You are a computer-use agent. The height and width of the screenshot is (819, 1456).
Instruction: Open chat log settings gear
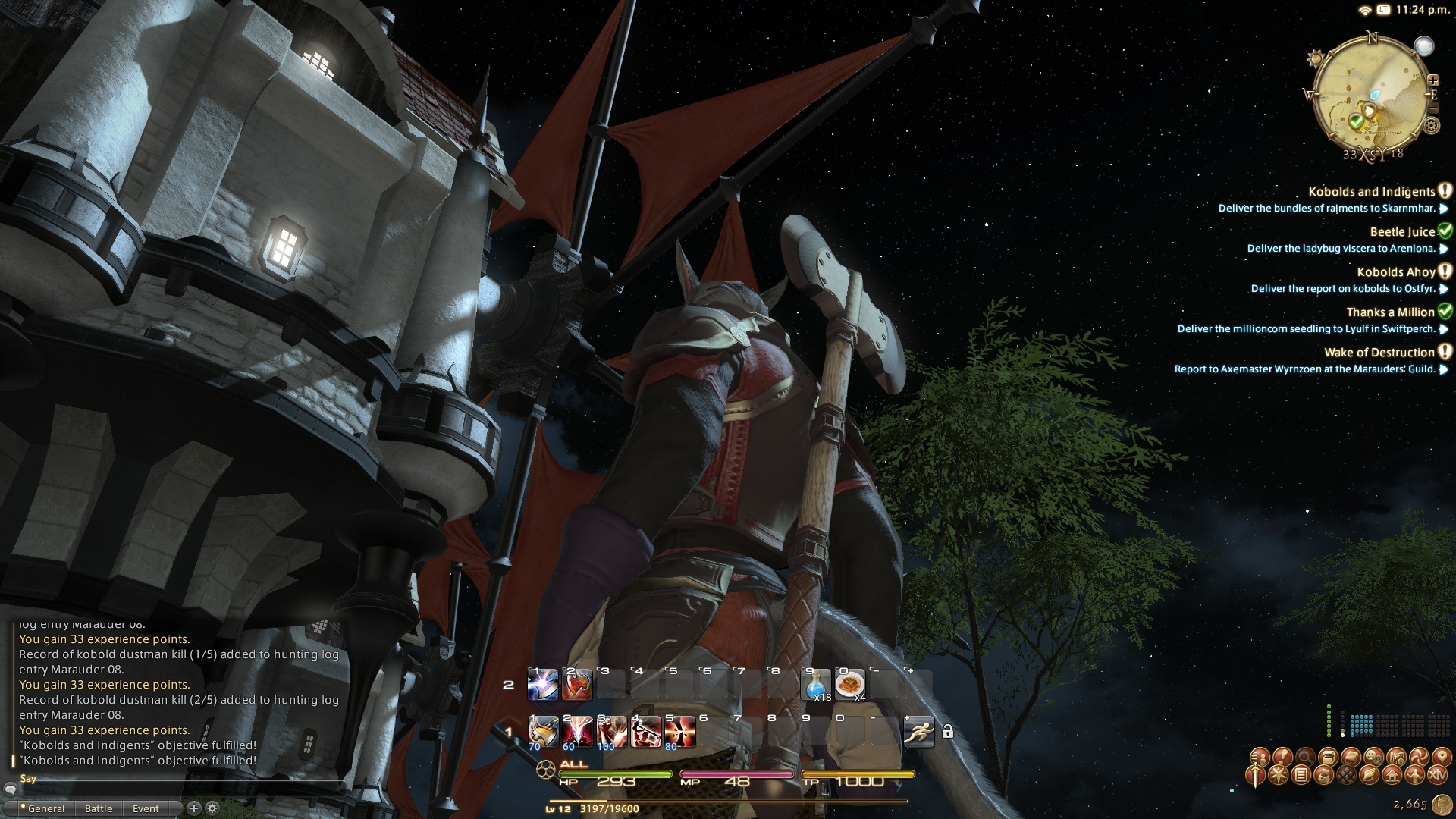212,808
